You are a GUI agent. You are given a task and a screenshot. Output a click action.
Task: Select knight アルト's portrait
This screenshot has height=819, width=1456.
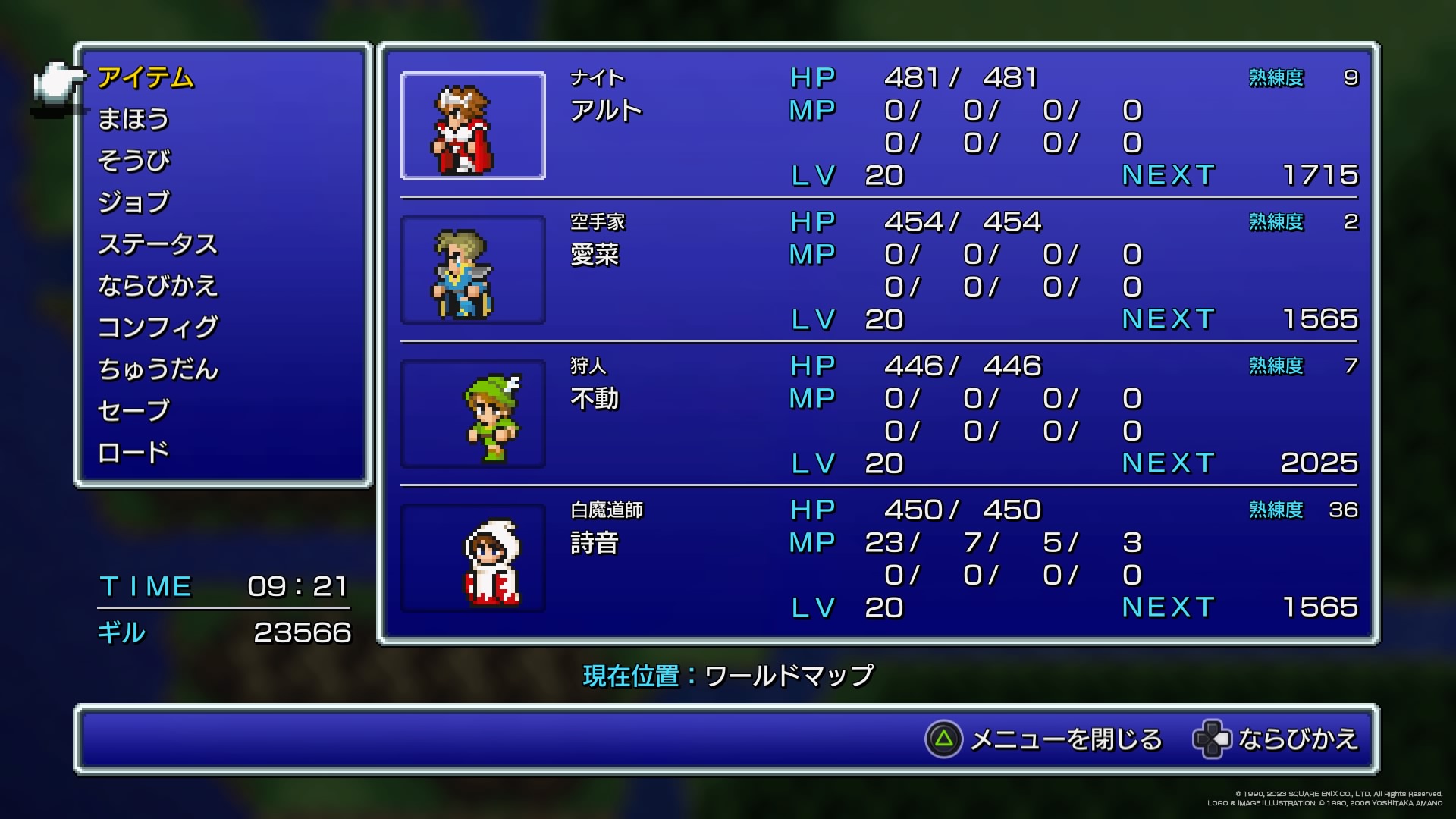(472, 126)
